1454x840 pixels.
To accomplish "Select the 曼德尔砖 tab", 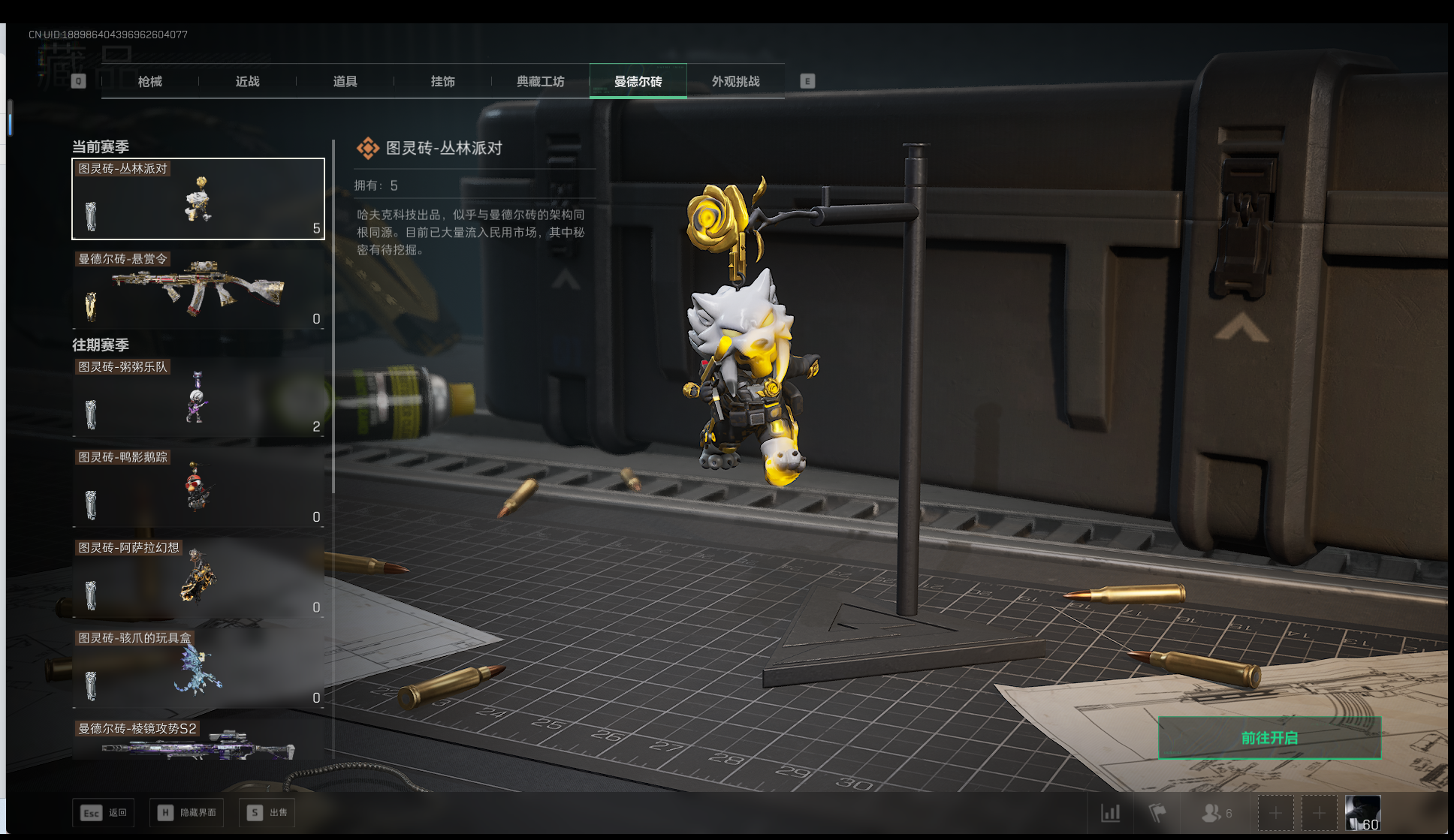I will (638, 81).
